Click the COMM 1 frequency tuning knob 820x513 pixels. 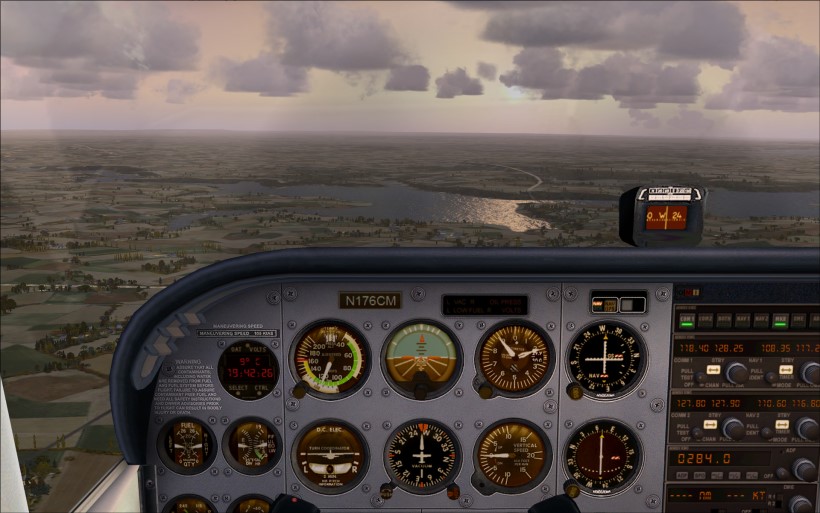(737, 374)
